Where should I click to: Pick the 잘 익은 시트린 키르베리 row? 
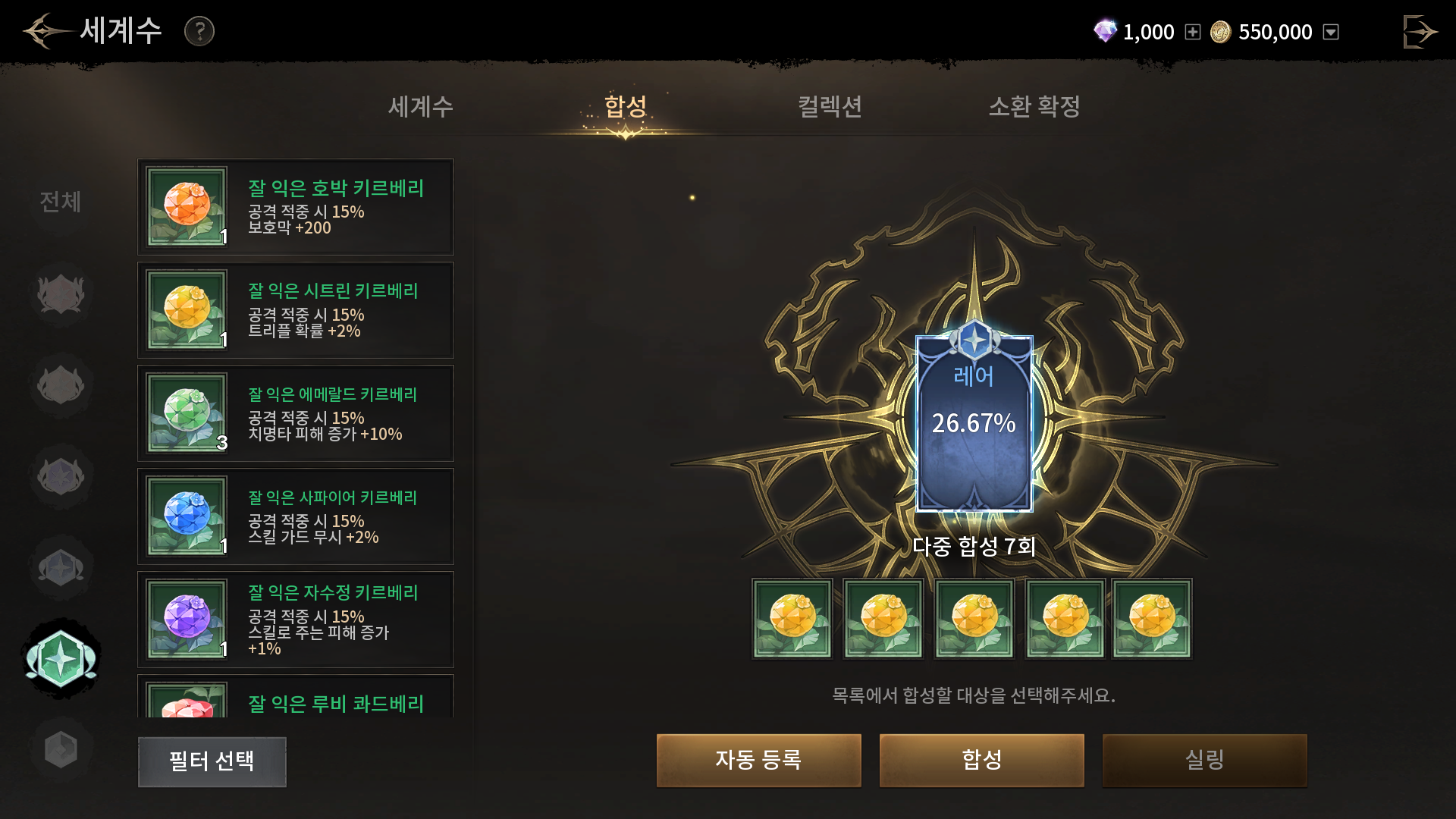296,310
